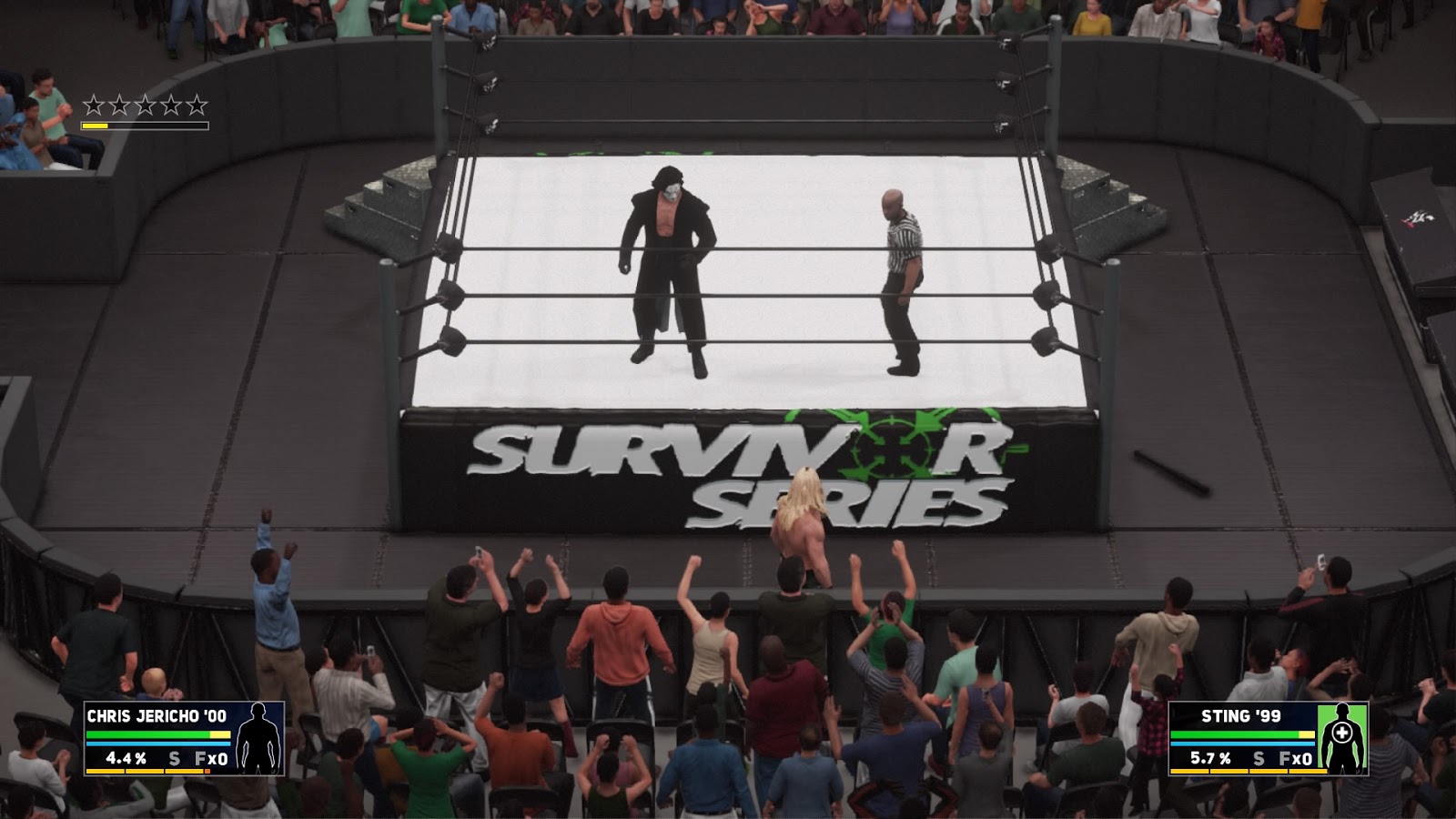Toggle the orange reversal stock segment on Jericho's bar
The image size is (1456, 819).
pyautogui.click(x=207, y=770)
